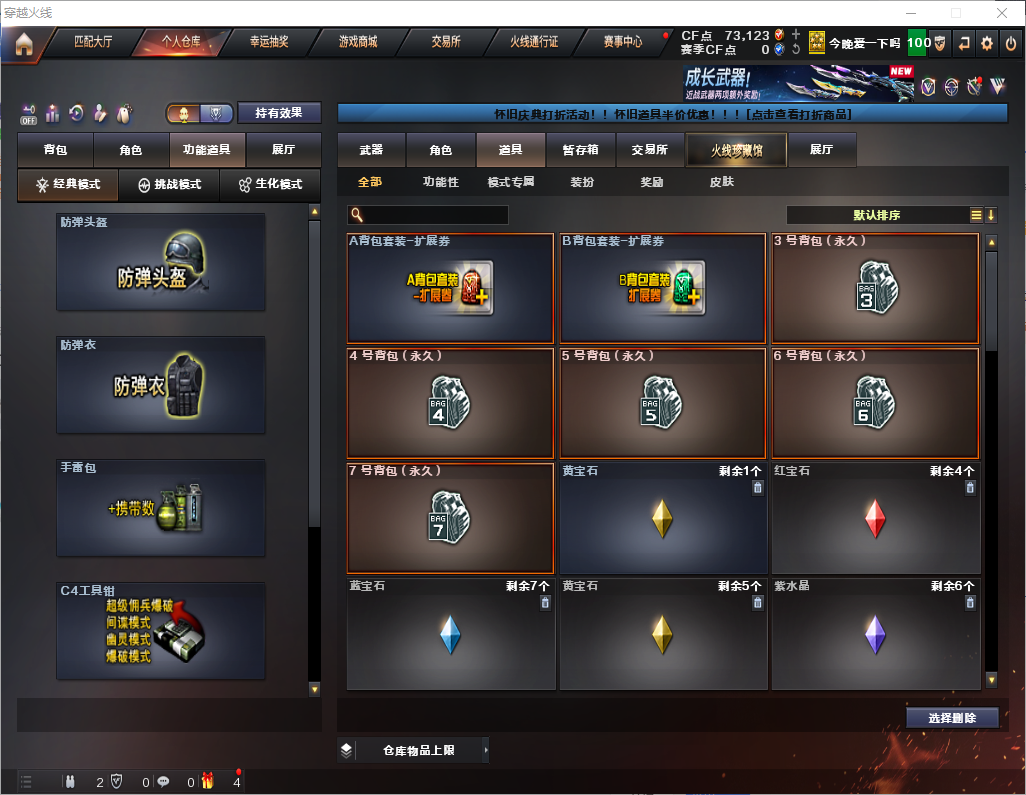Click the home icon button
Viewport: 1026px width, 795px height.
(24, 44)
